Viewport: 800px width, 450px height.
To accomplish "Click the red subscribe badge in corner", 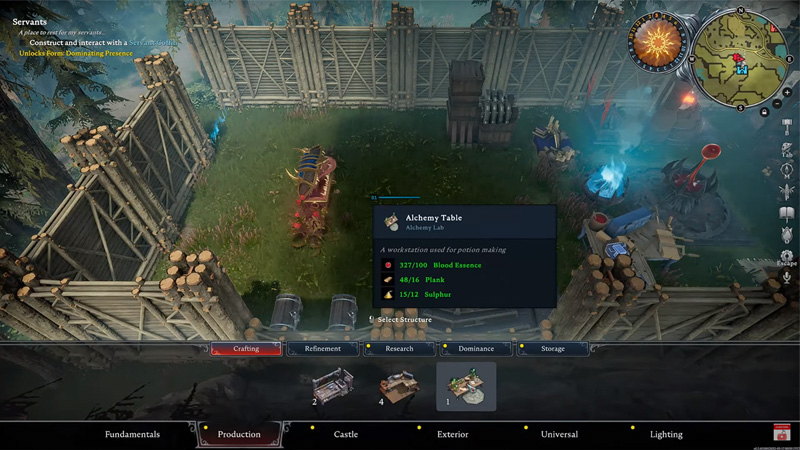I will click(782, 433).
